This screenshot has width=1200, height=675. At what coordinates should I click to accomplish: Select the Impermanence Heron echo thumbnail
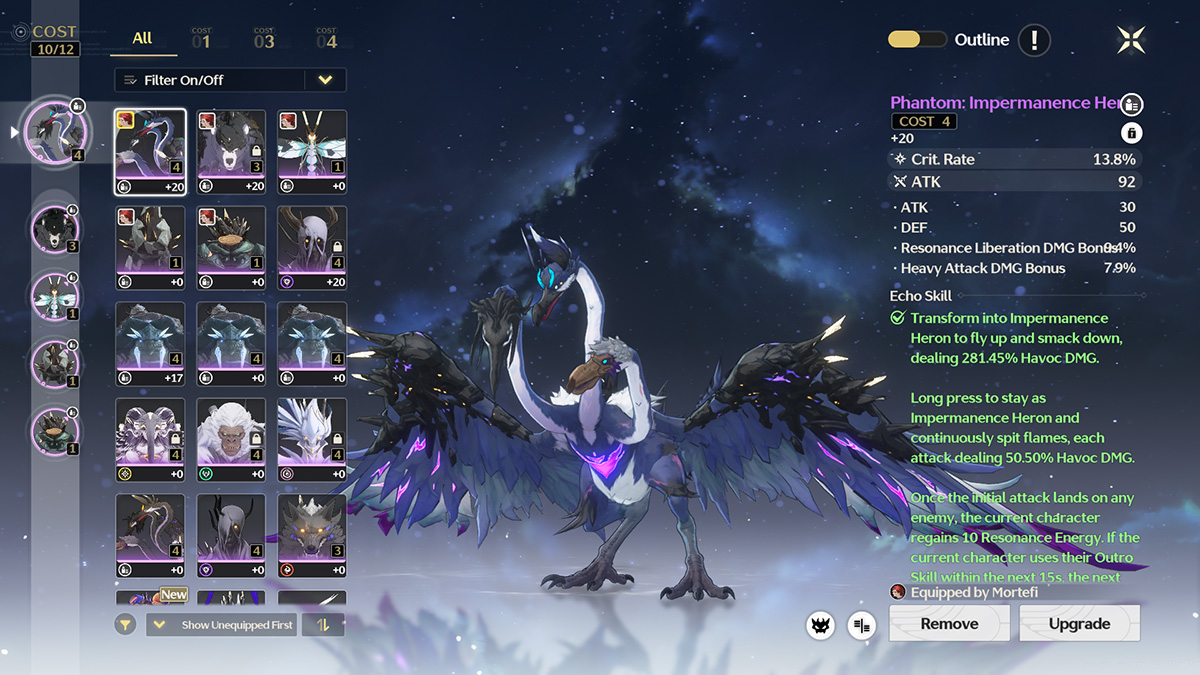pos(150,152)
